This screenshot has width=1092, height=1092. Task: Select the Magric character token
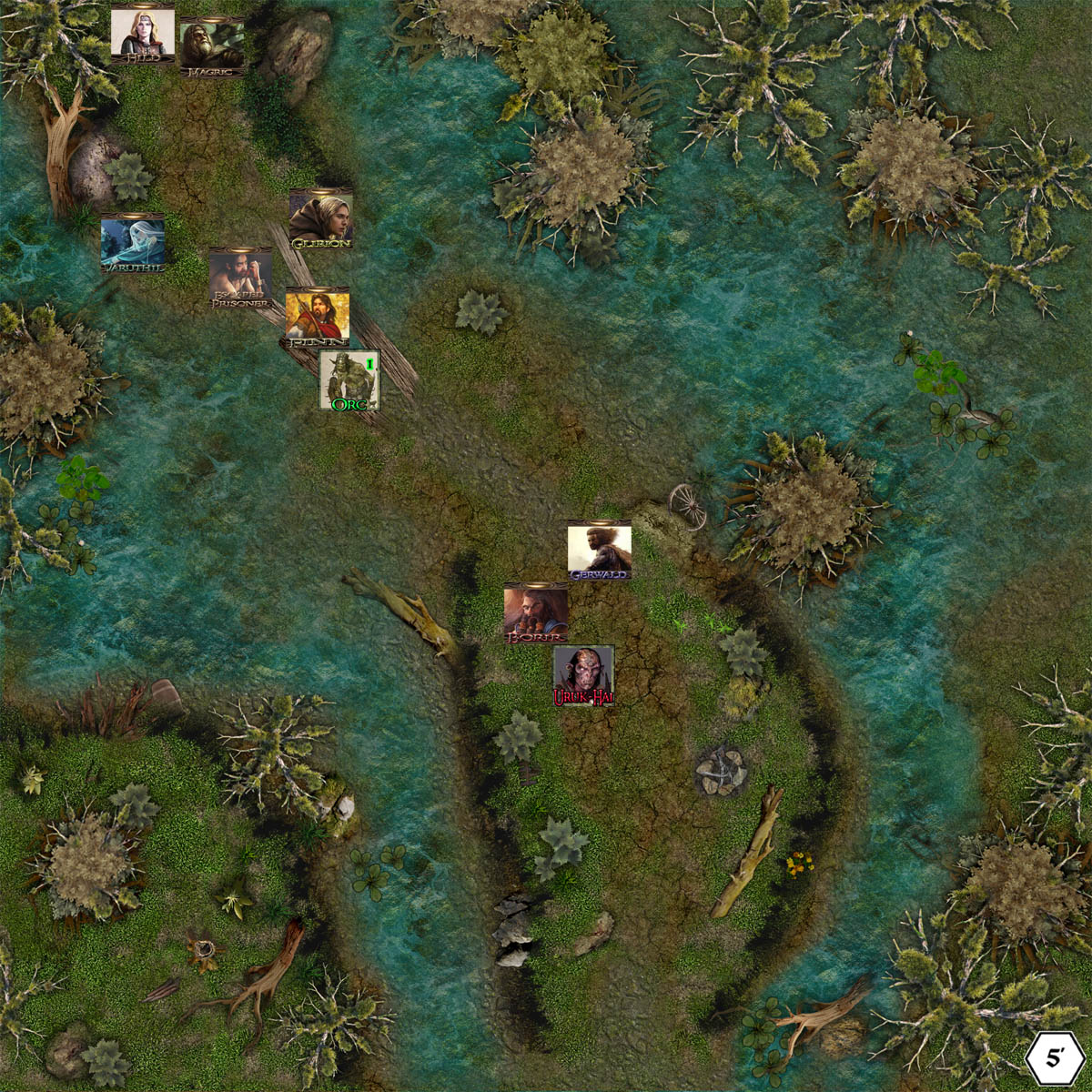(212, 46)
